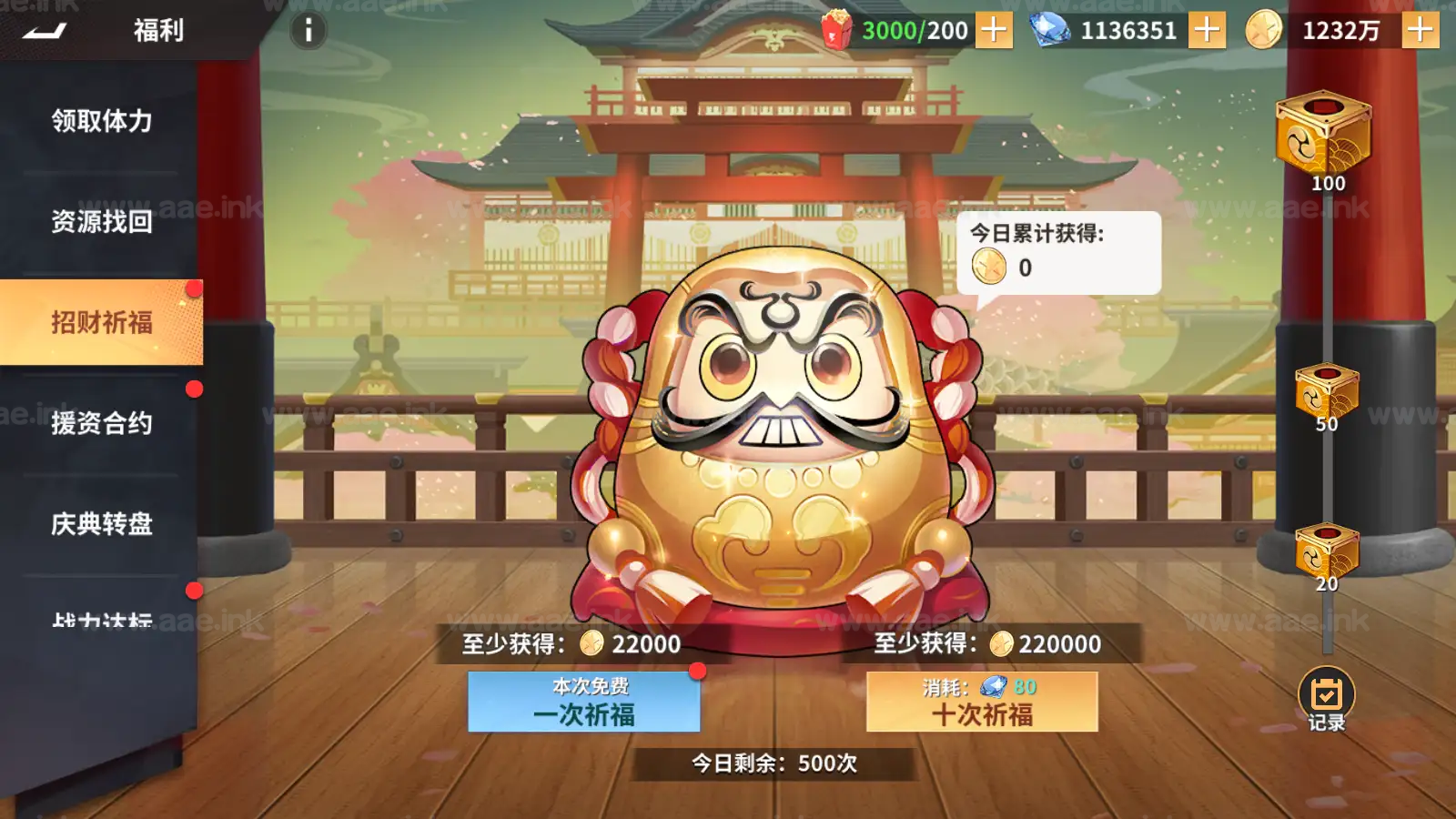The width and height of the screenshot is (1456, 819).
Task: Claim the chest reward at milestone 50
Action: [x=1327, y=387]
